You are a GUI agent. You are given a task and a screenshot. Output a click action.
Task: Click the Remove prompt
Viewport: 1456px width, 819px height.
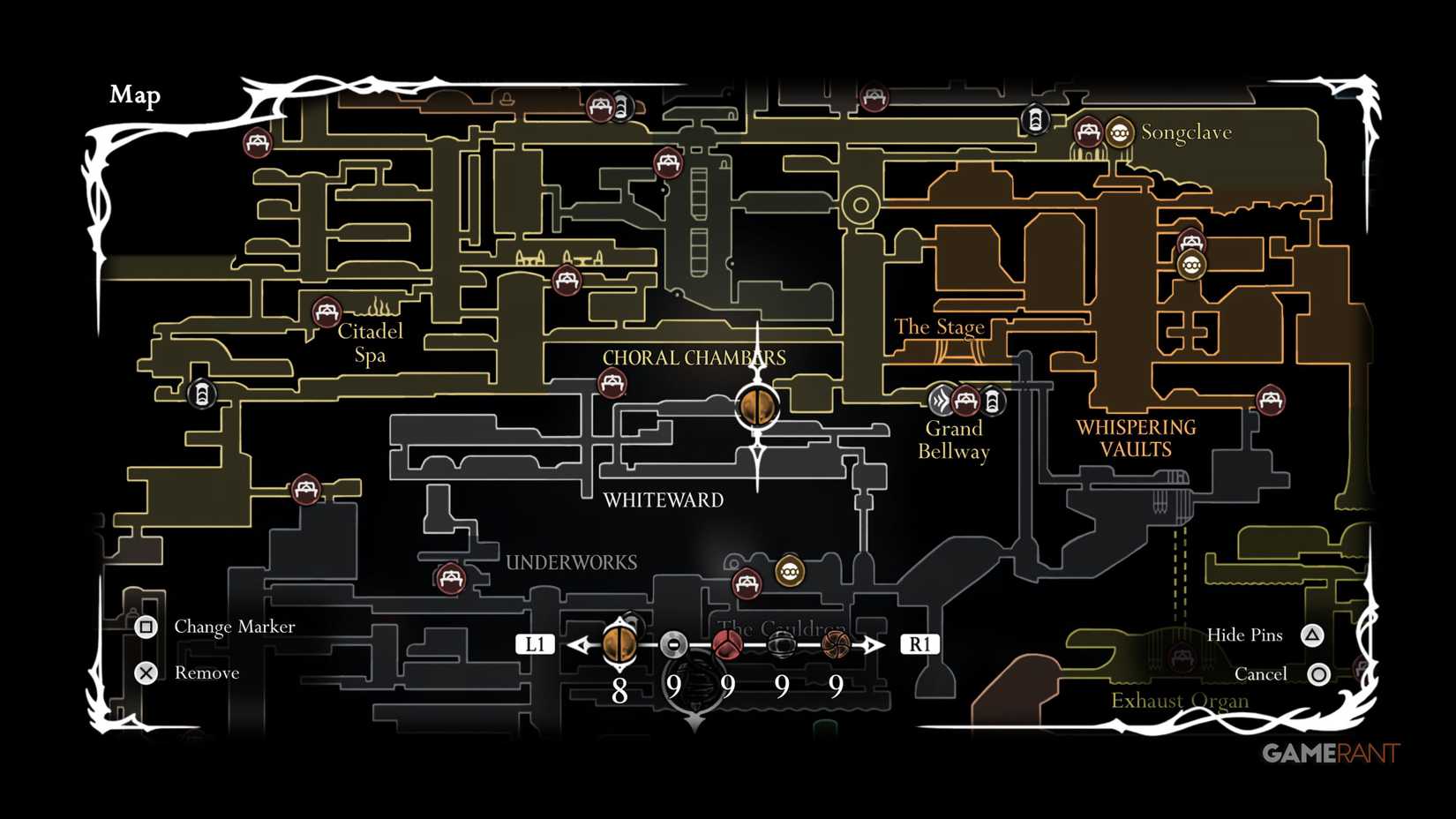point(146,672)
